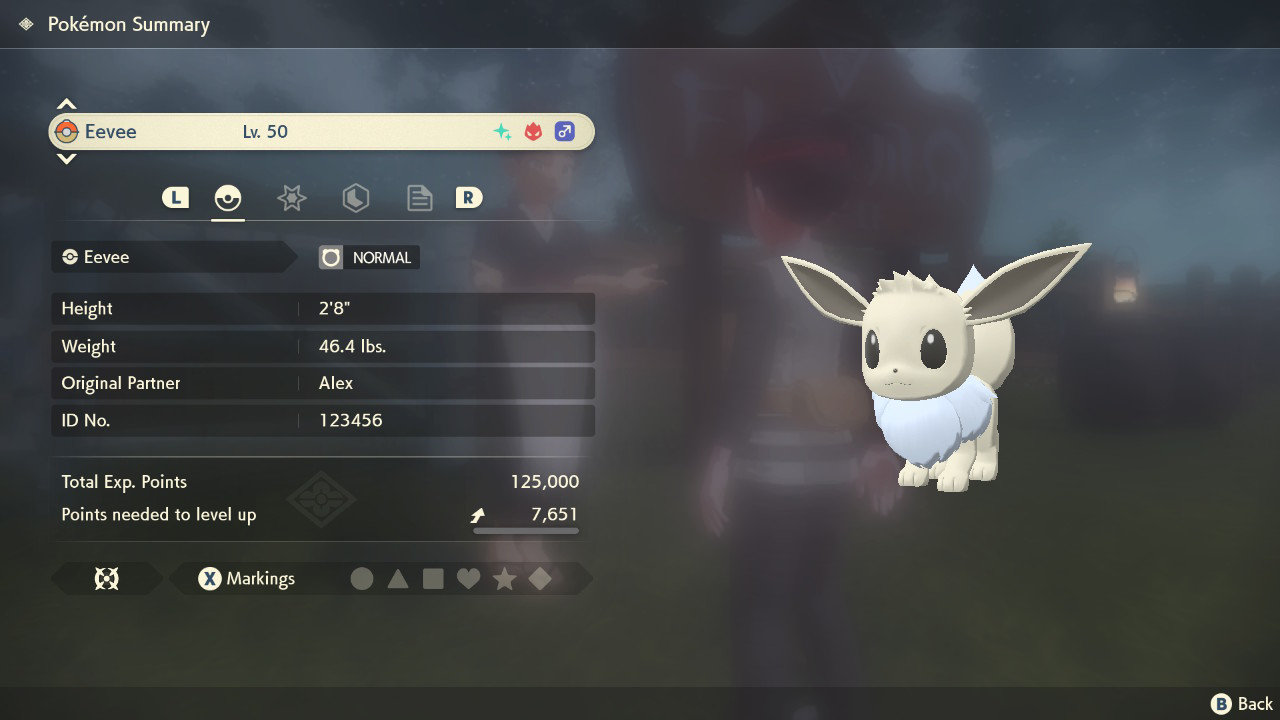Screen dimensions: 1280x720
Task: Click the red alpha symbol beside Eevee's level
Action: 532,130
